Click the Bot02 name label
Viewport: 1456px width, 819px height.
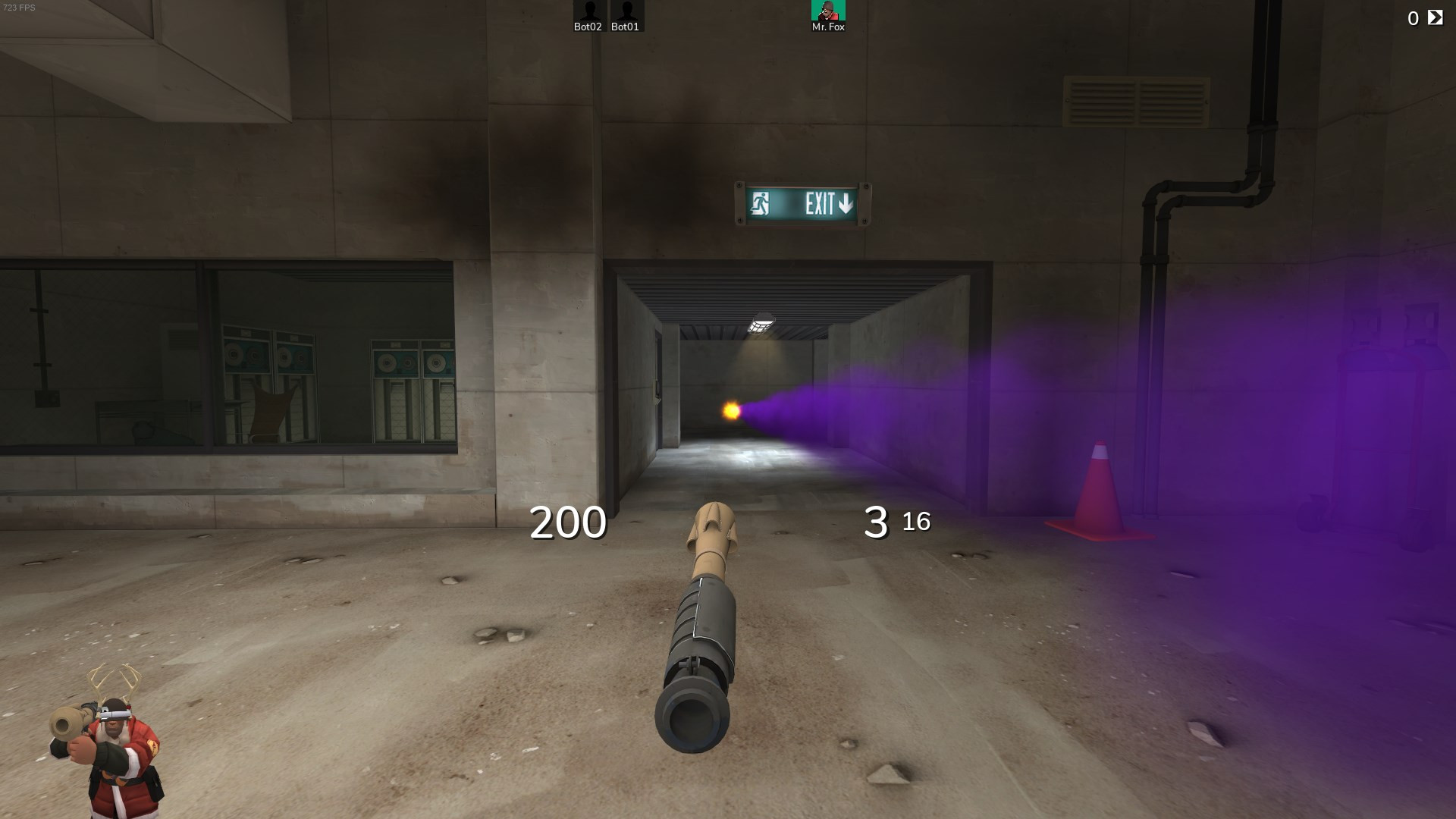click(x=585, y=28)
